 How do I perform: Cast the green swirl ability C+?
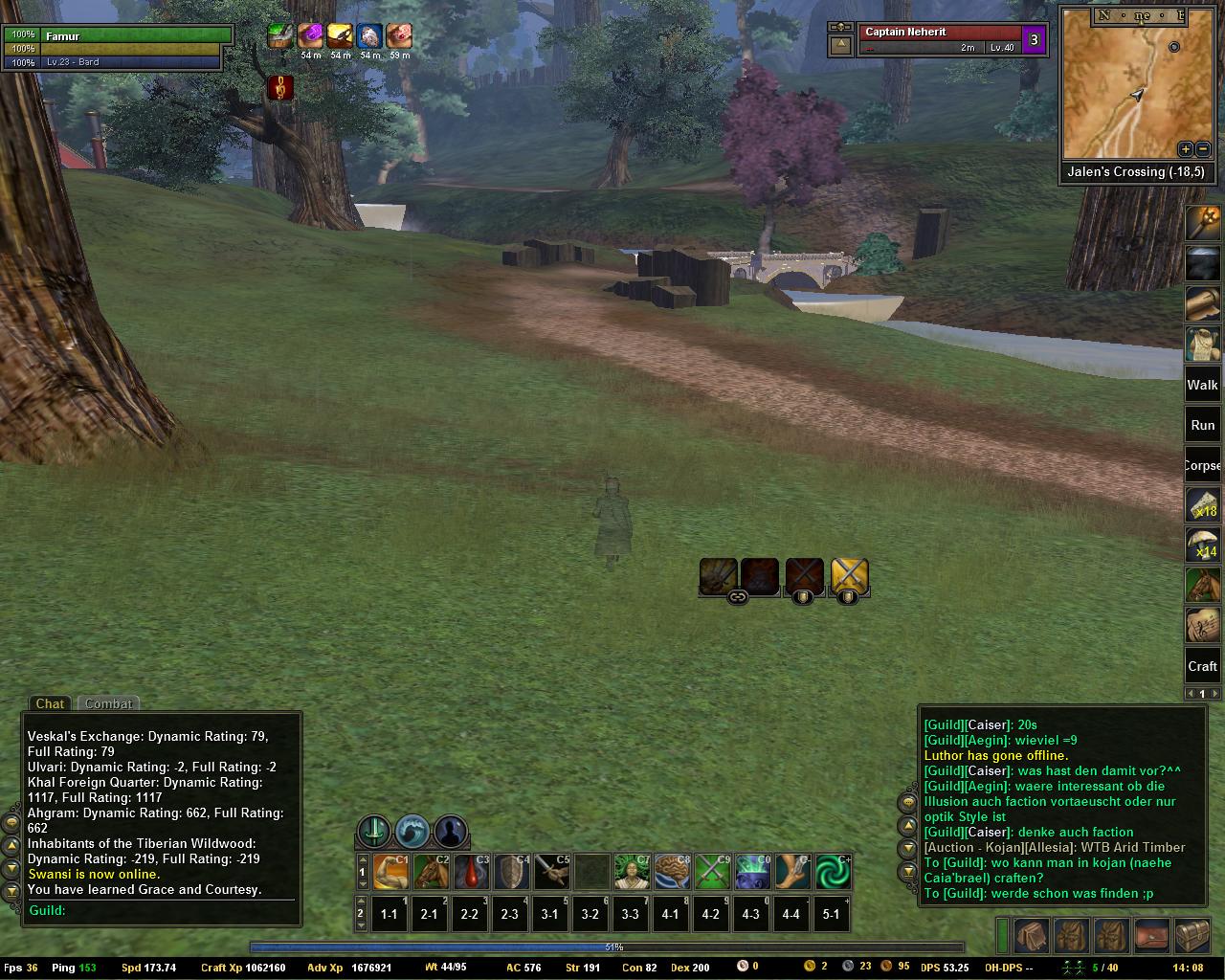point(833,872)
